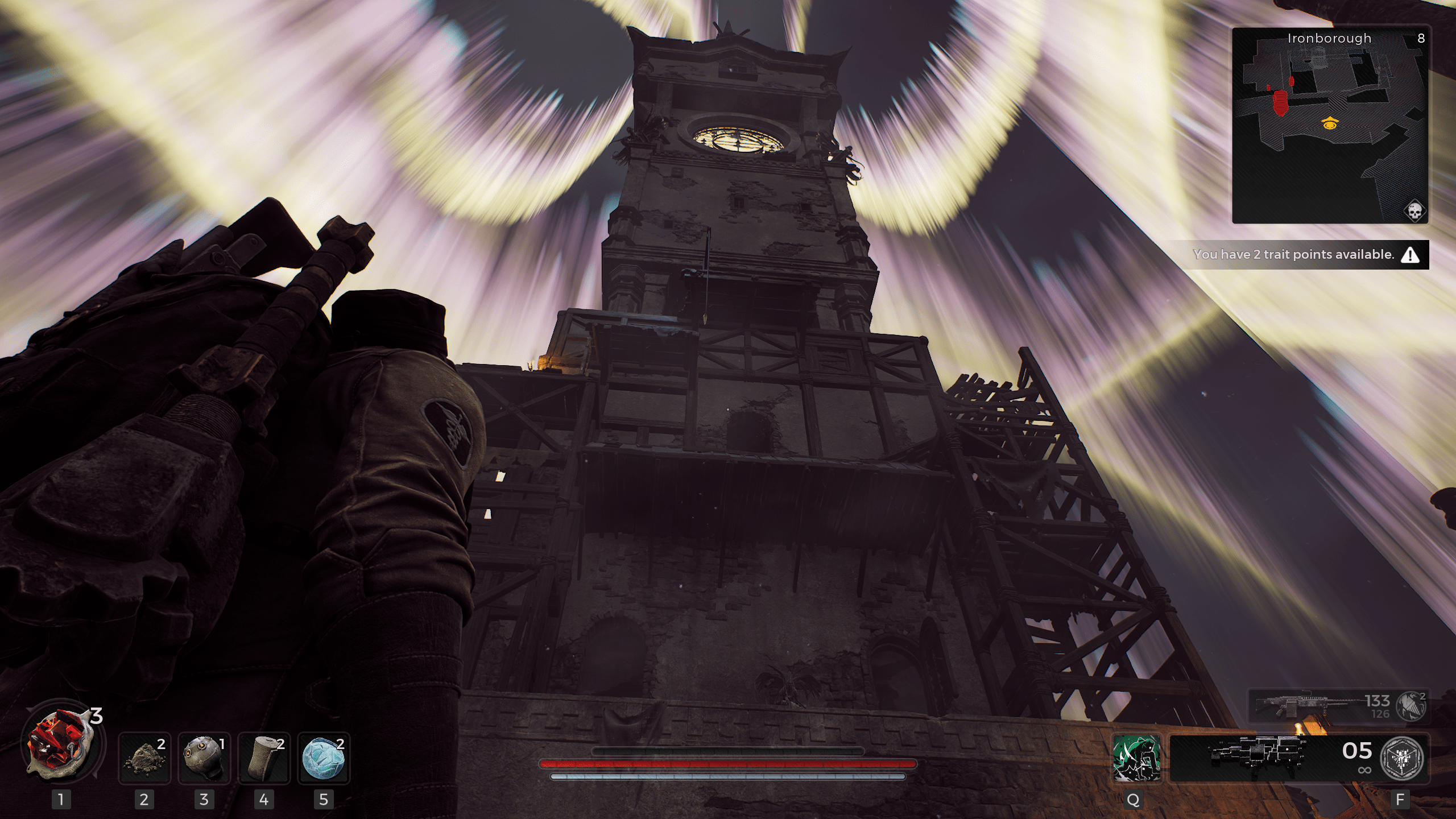Screen dimensions: 1456x819
Task: Click the warning triangle beside the trait message
Action: click(x=1410, y=255)
